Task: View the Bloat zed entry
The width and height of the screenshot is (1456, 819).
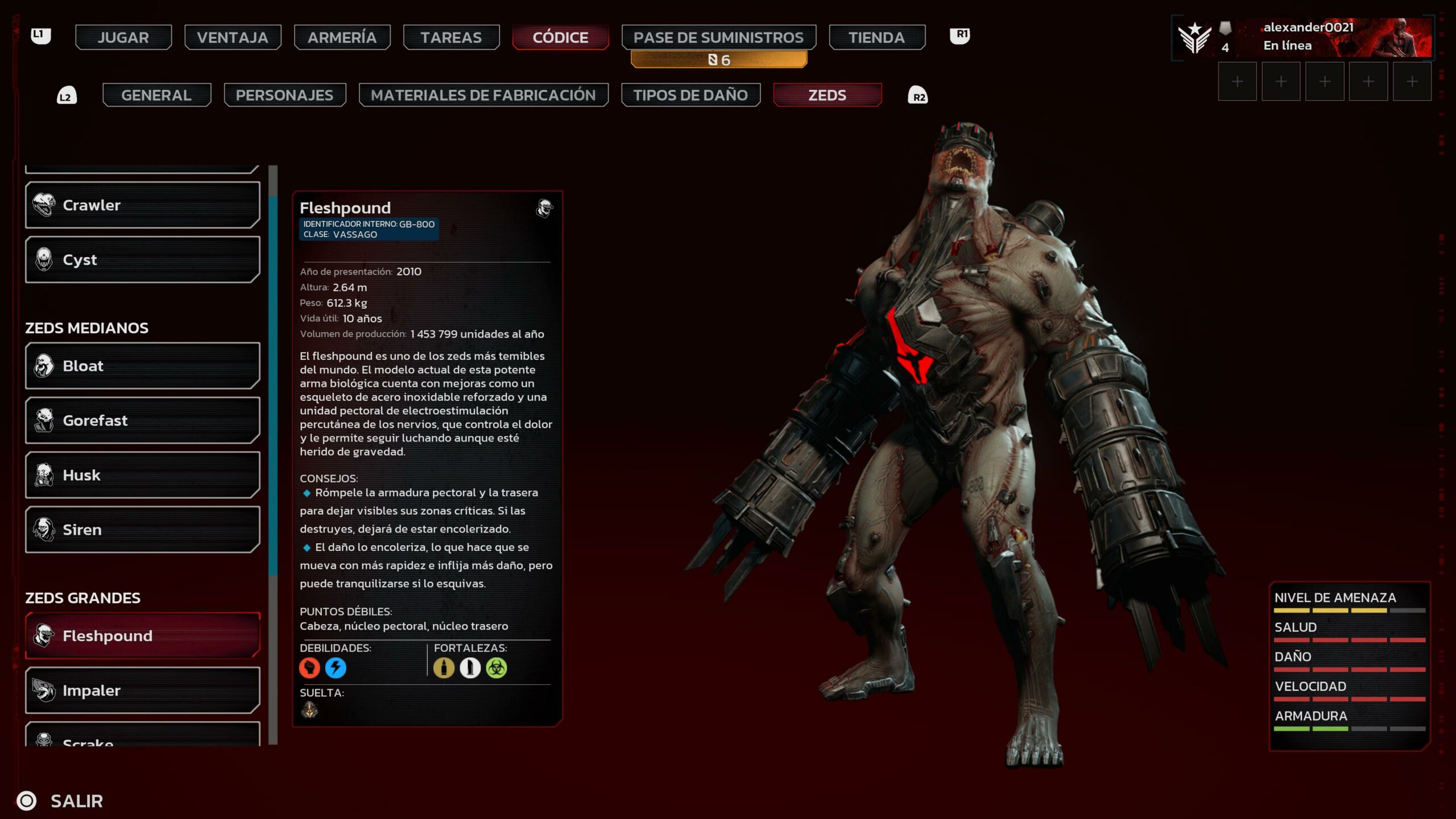Action: point(142,366)
